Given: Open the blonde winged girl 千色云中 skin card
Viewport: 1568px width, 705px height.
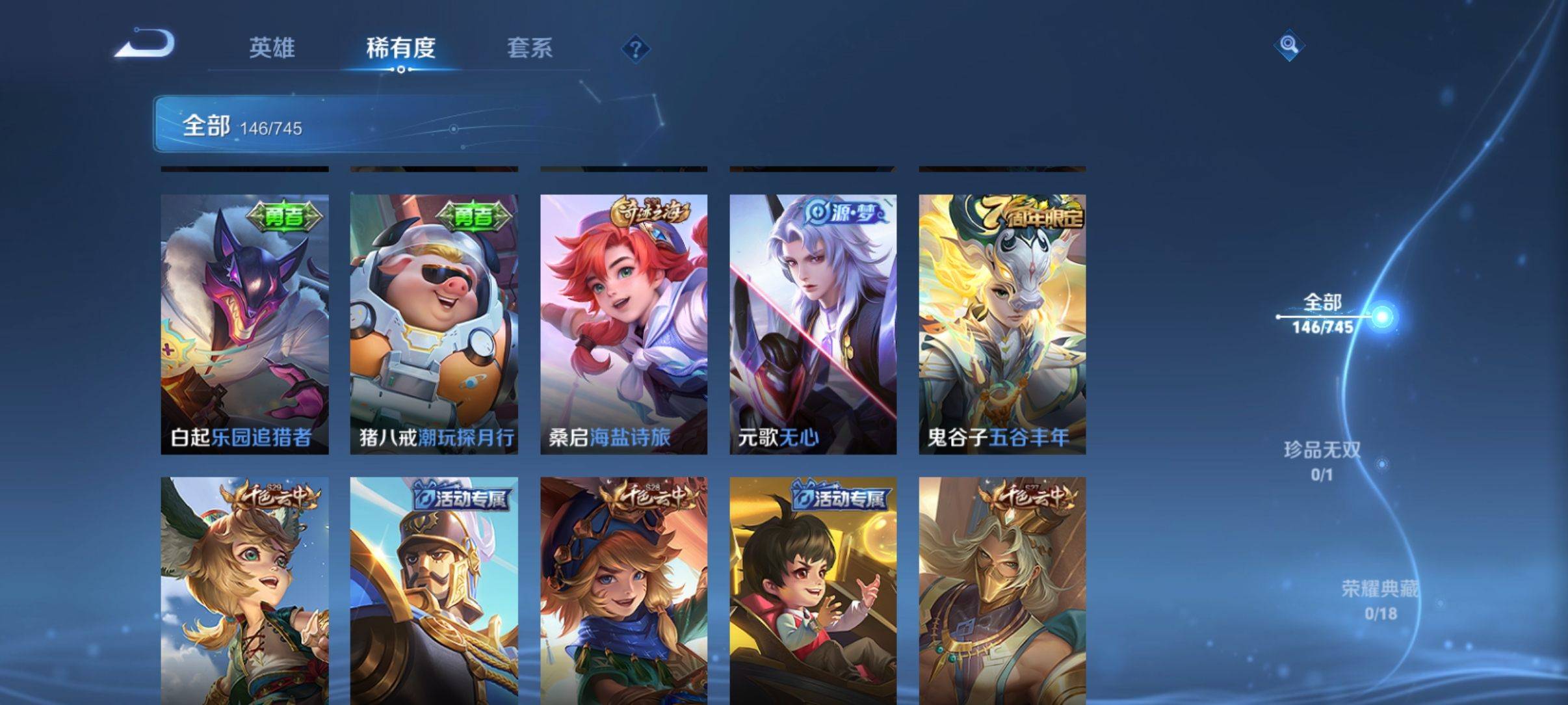Looking at the screenshot, I should [x=244, y=591].
